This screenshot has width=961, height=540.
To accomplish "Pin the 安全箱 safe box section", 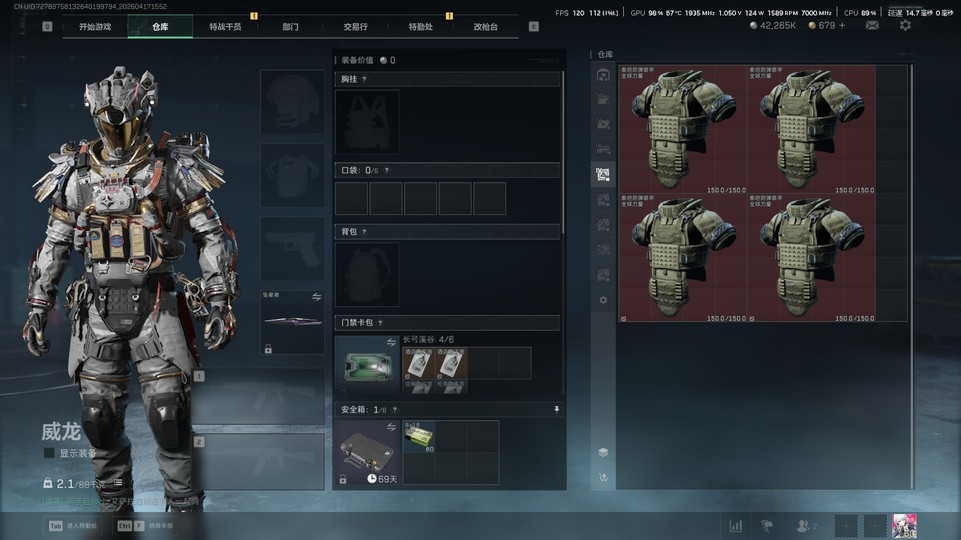I will [556, 409].
